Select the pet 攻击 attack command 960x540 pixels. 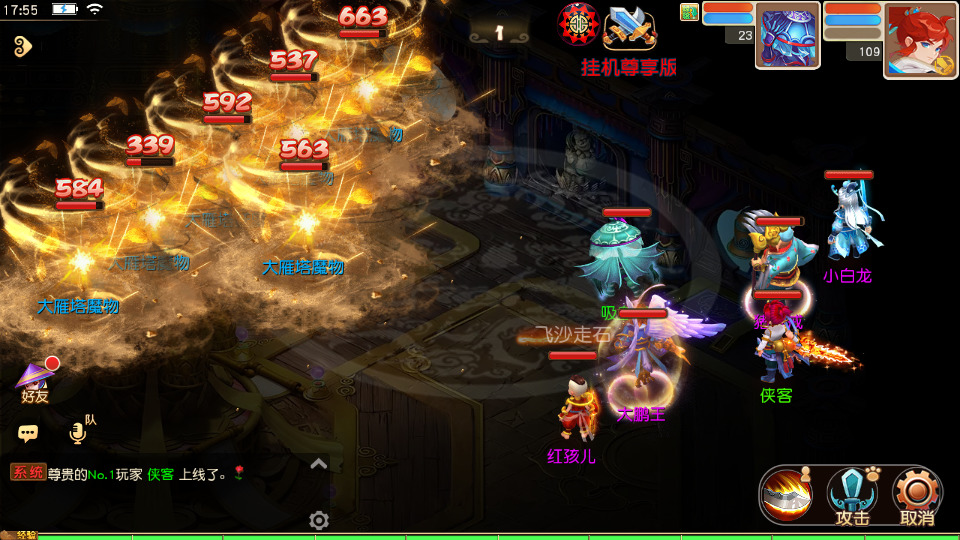852,495
